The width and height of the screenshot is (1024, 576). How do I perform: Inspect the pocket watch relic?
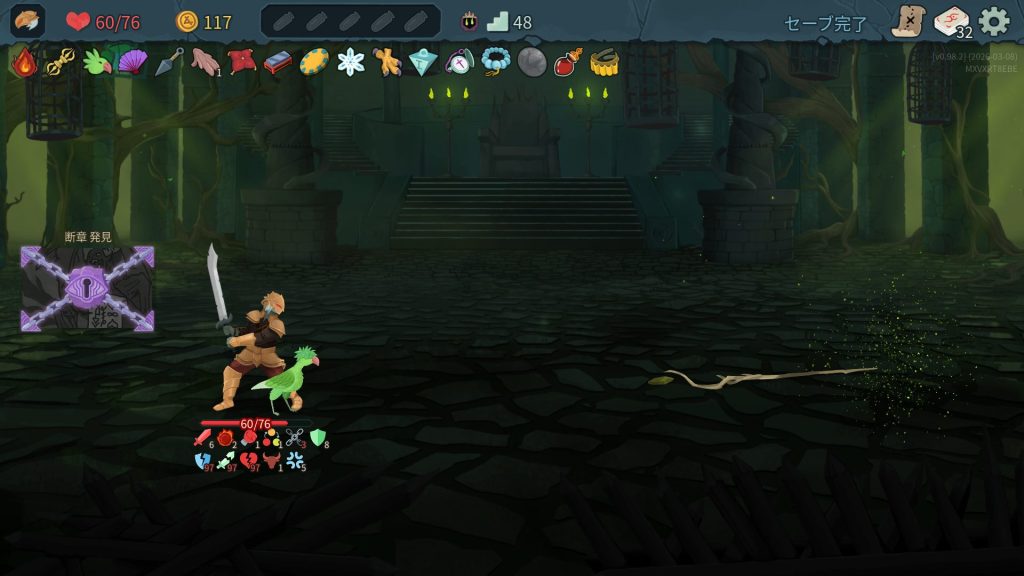point(459,62)
